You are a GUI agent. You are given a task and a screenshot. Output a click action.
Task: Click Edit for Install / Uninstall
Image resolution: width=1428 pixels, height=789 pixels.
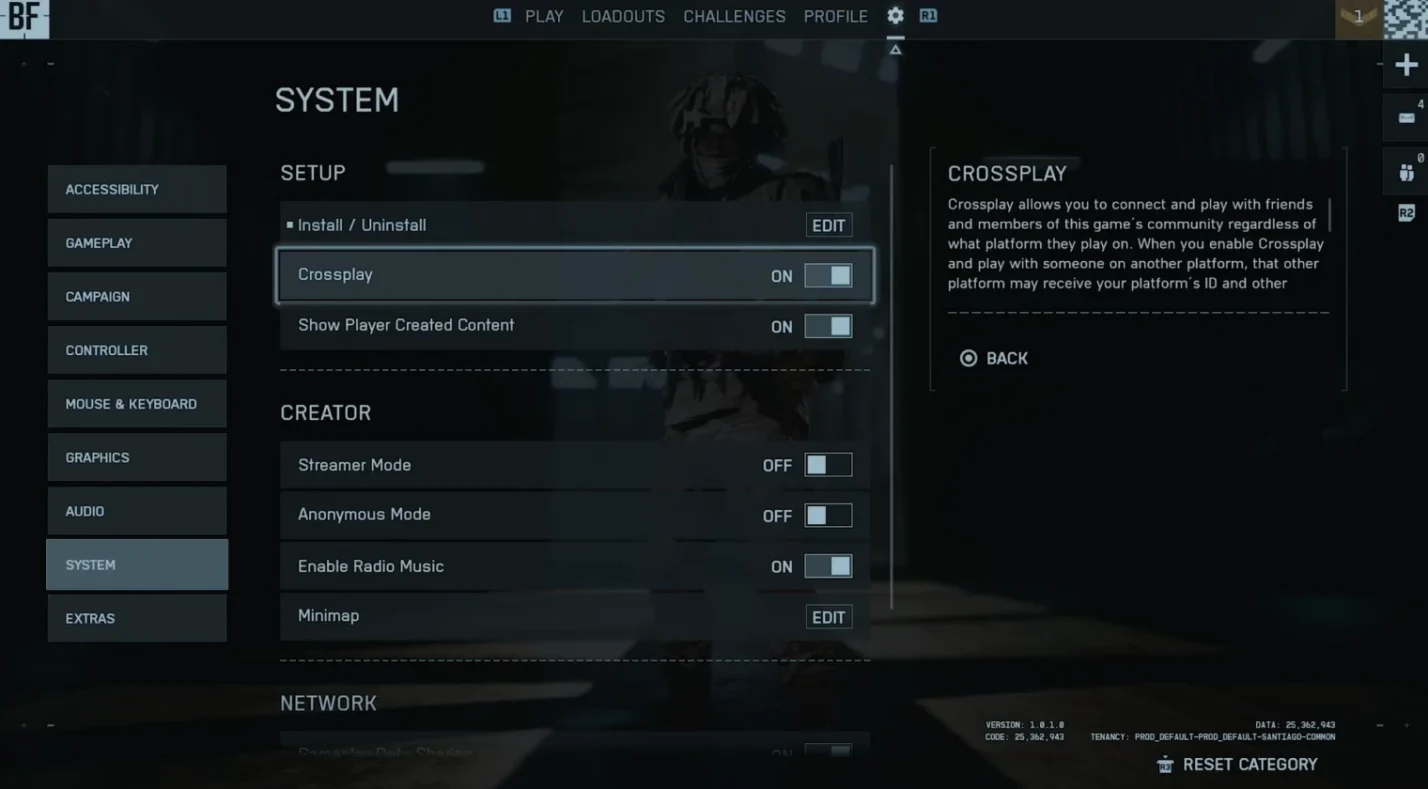pyautogui.click(x=828, y=226)
